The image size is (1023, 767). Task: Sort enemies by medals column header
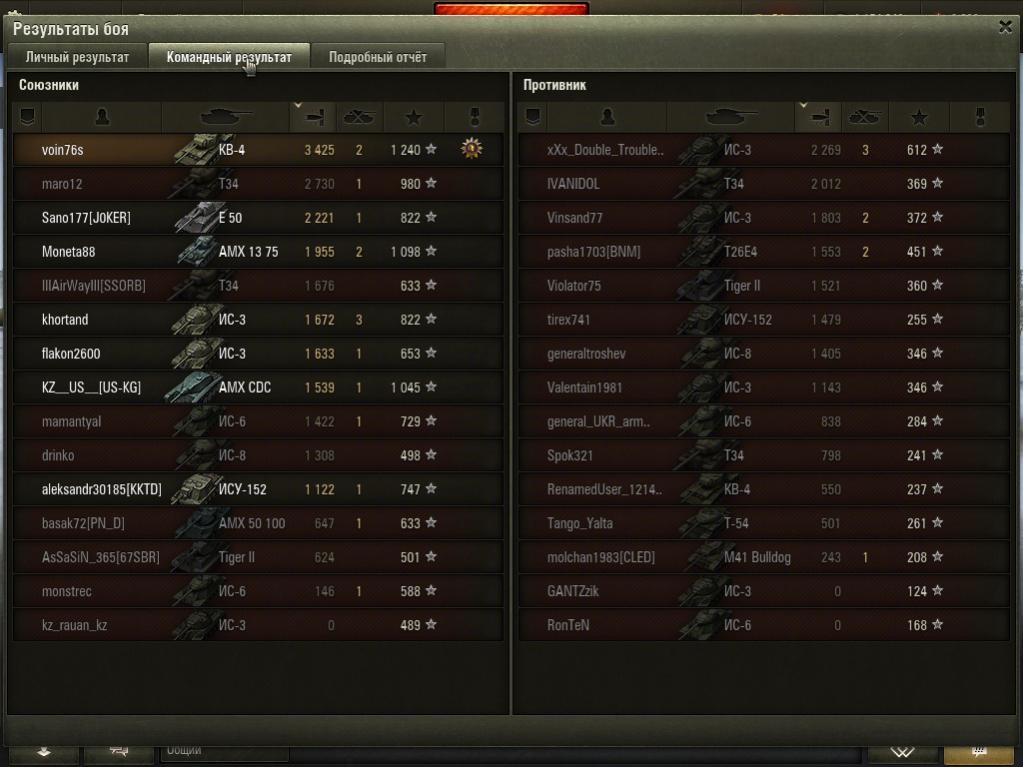click(x=981, y=117)
